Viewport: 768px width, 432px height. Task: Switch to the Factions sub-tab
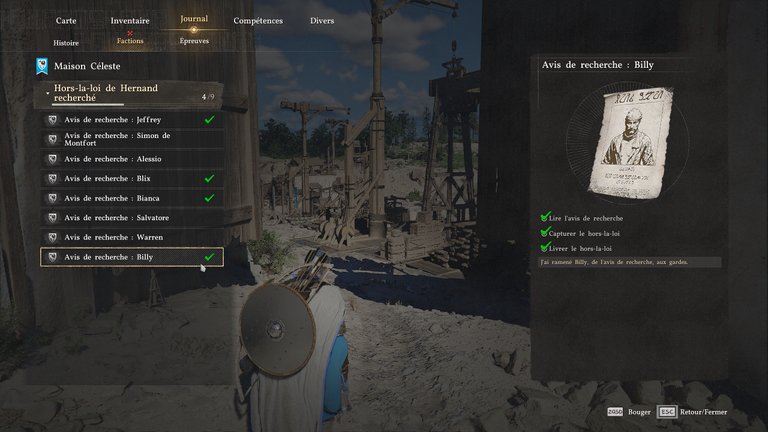130,42
